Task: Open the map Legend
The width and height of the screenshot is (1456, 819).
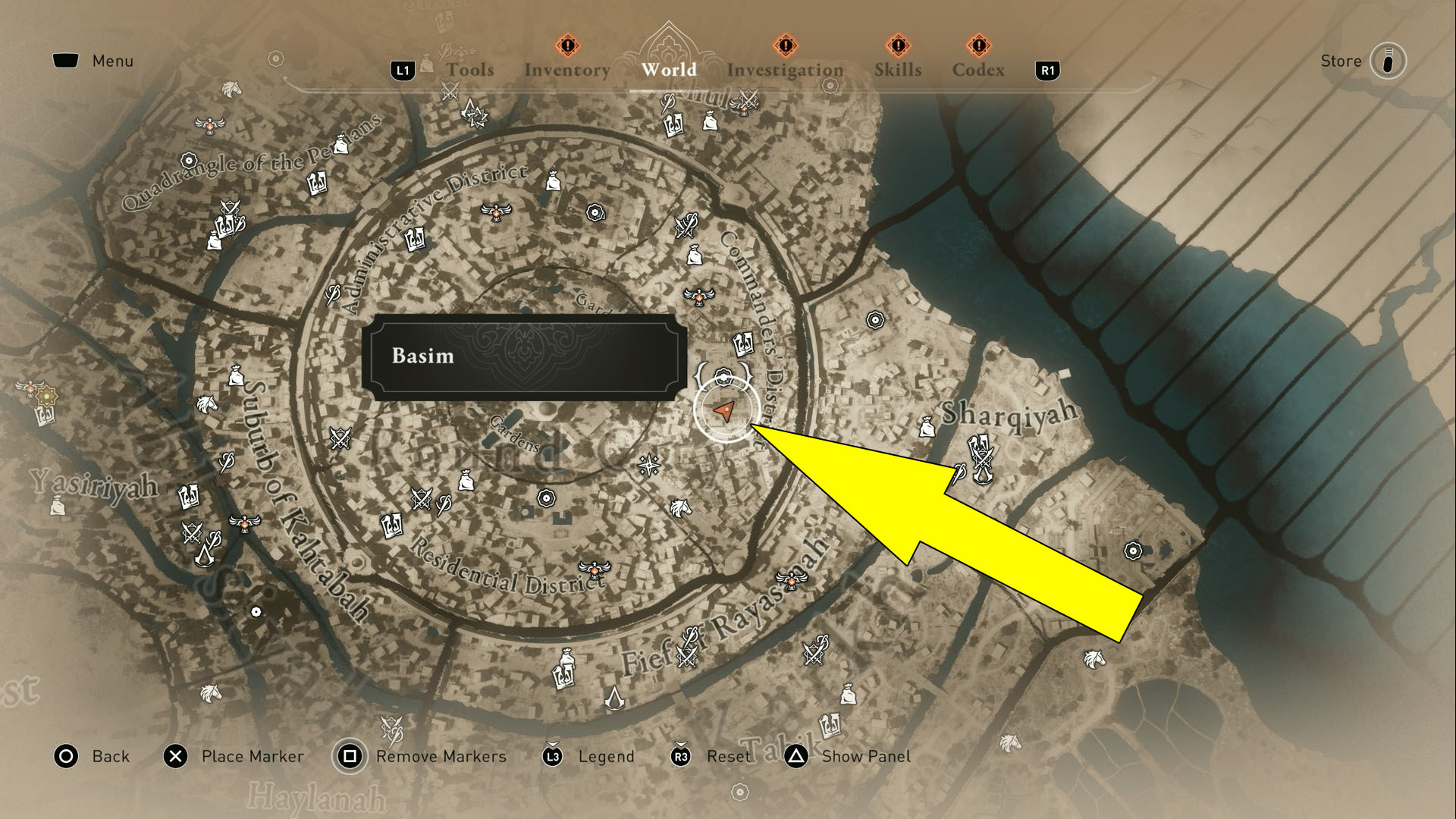Action: coord(606,756)
